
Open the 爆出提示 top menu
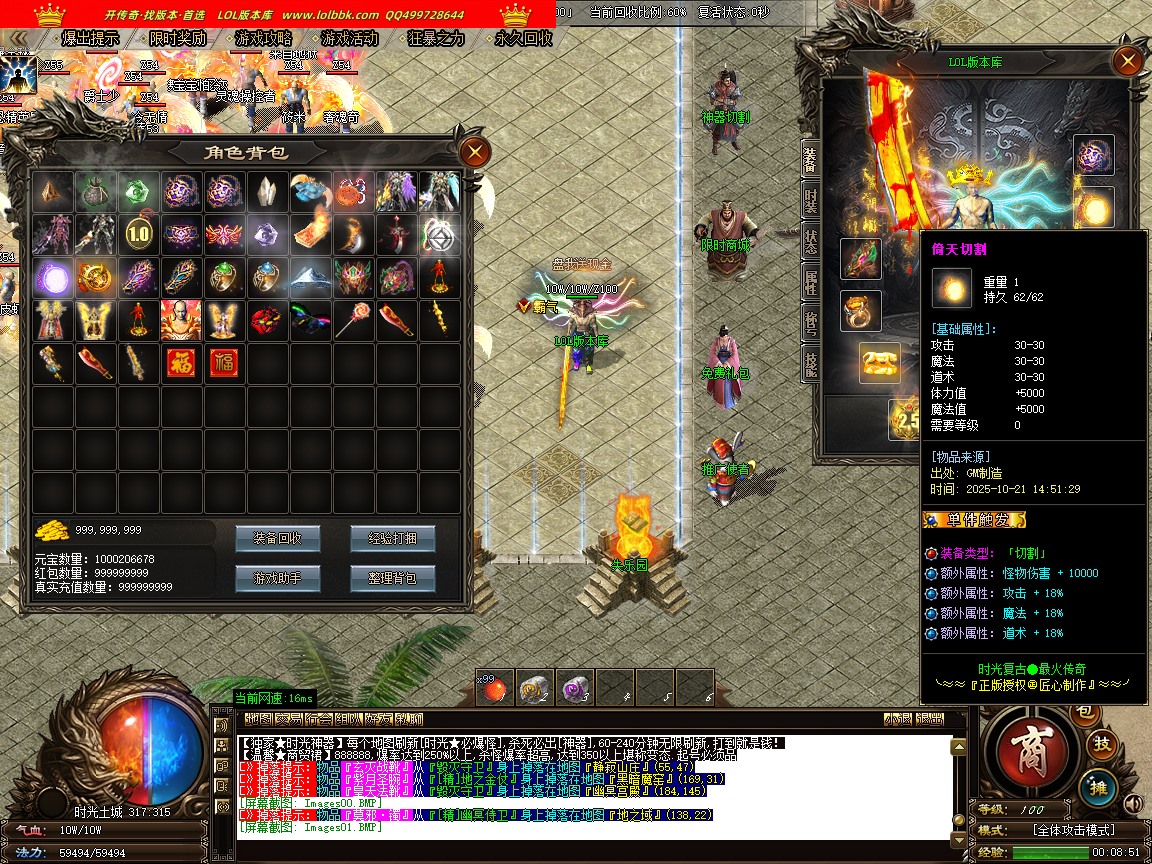(88, 39)
